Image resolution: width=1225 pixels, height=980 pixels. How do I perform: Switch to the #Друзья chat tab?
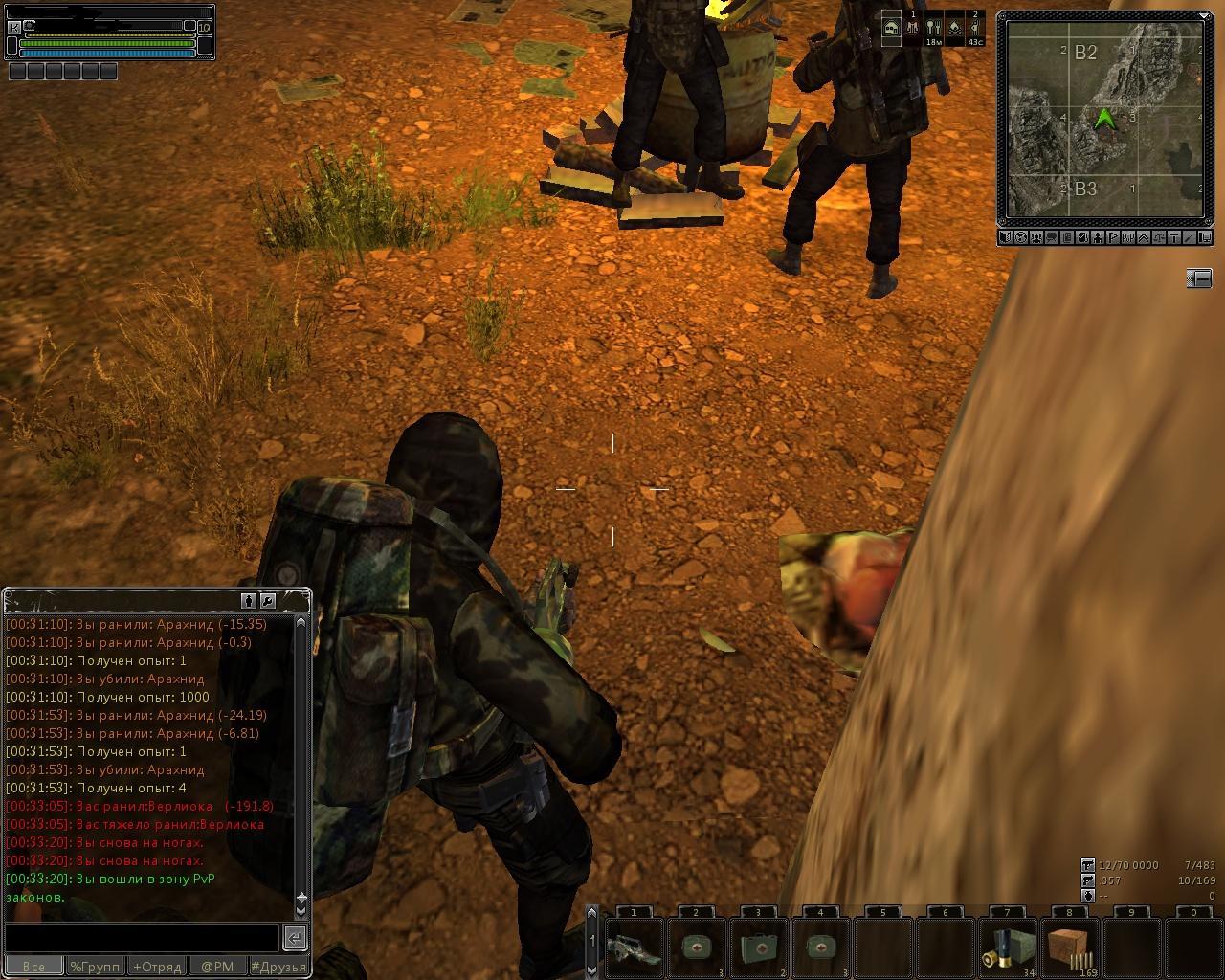click(x=278, y=967)
